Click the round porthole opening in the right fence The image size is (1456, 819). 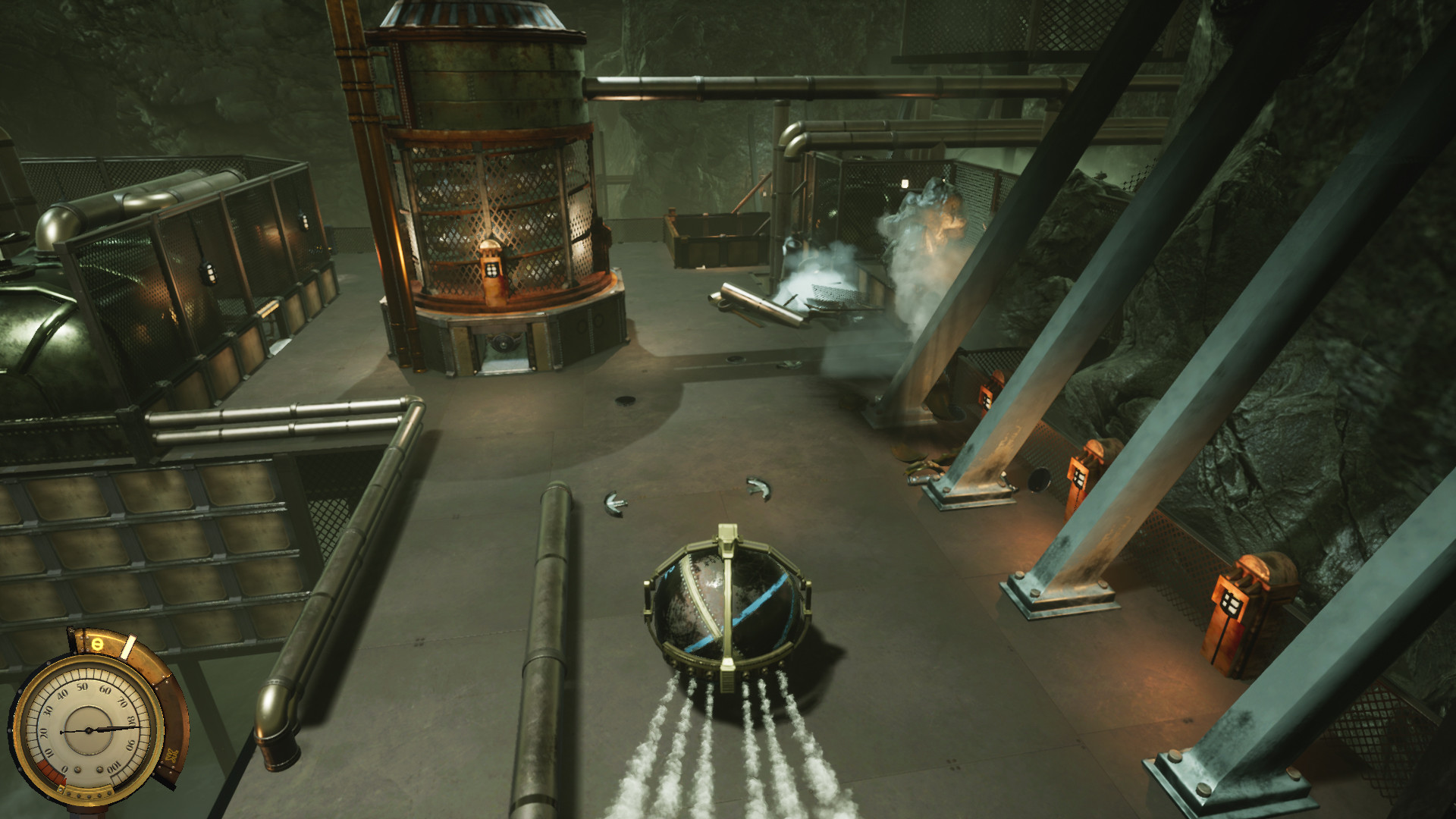tap(1037, 479)
